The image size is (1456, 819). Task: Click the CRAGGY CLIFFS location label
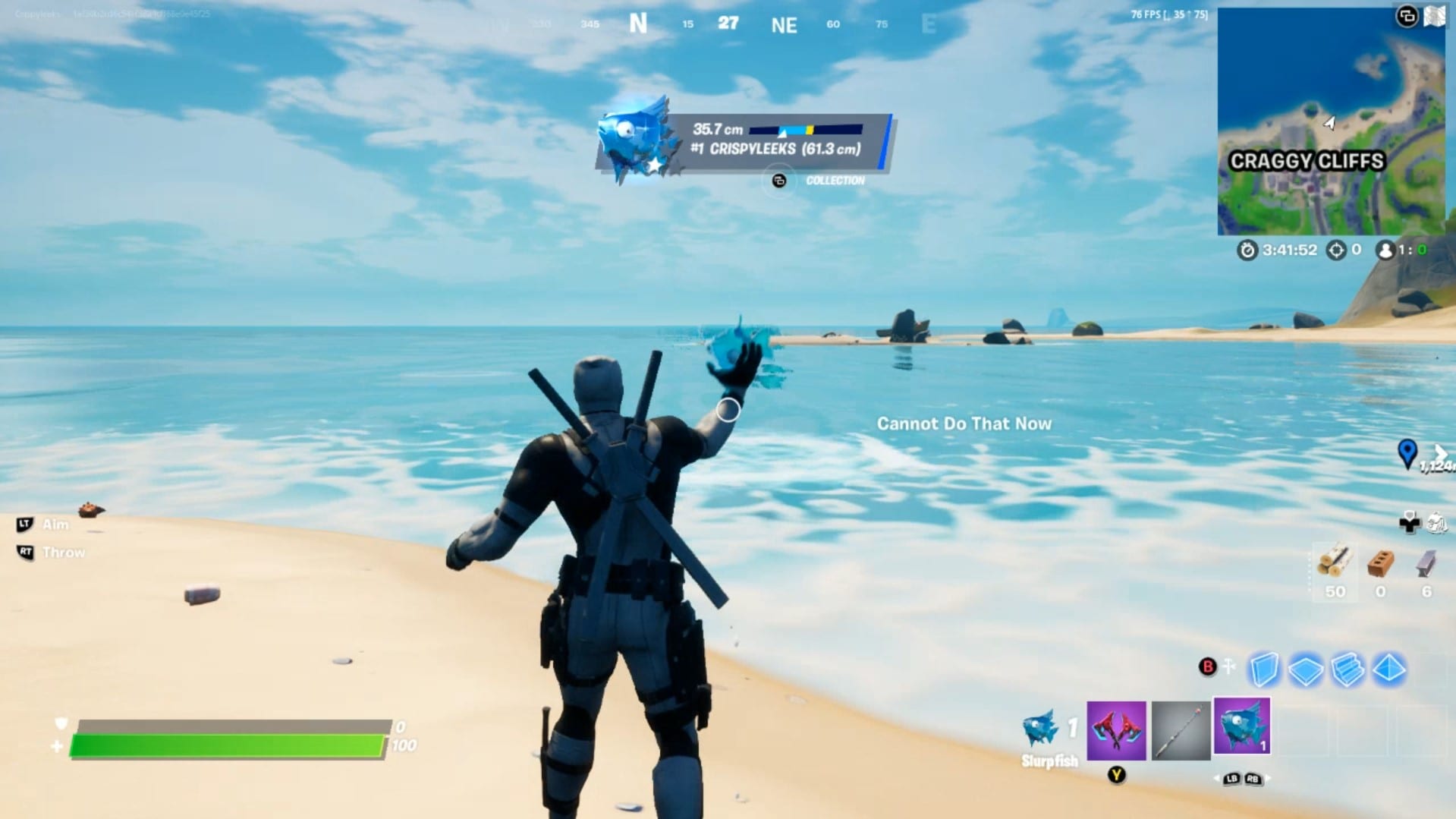pyautogui.click(x=1308, y=161)
